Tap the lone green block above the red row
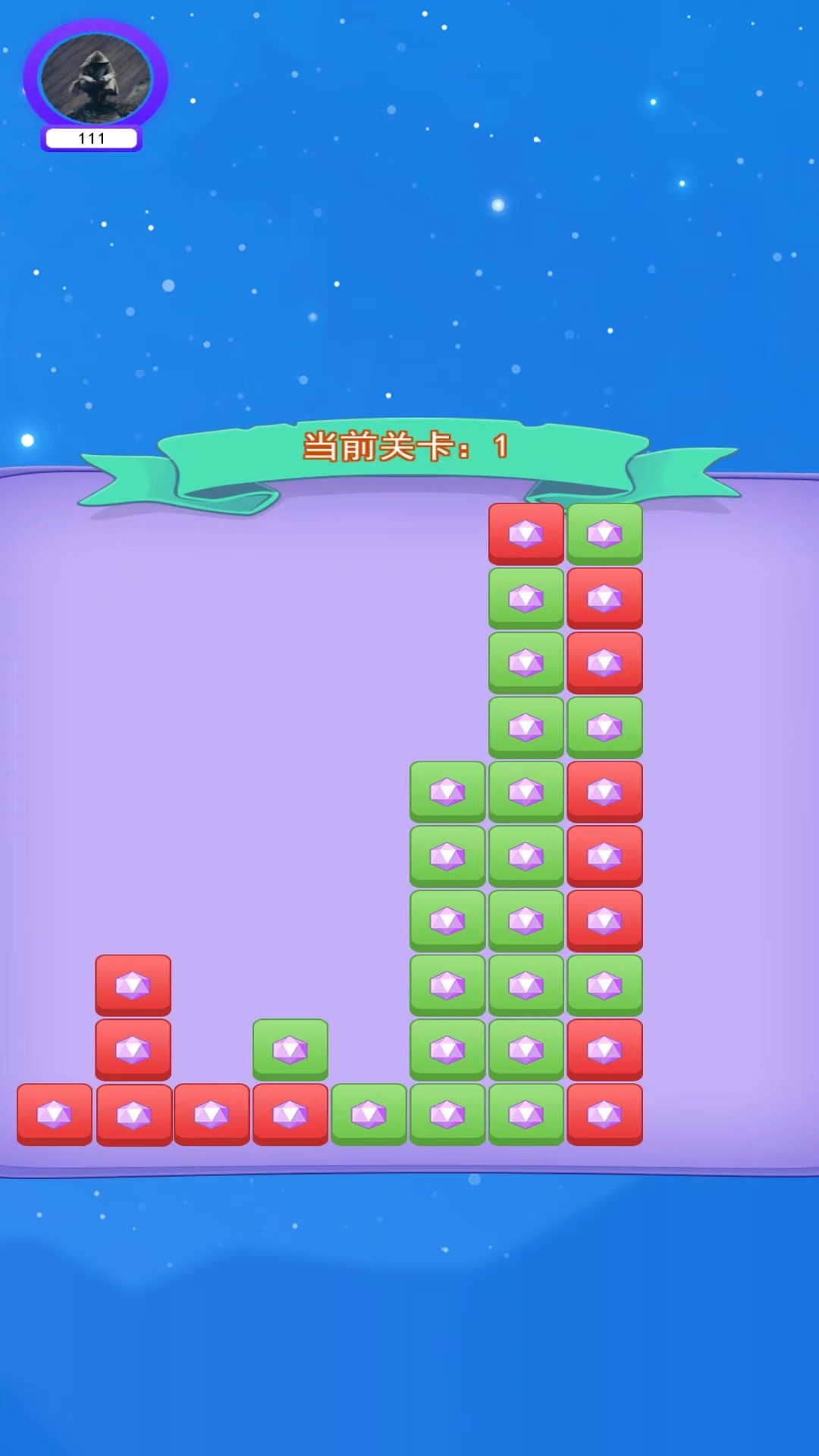 [290, 1050]
